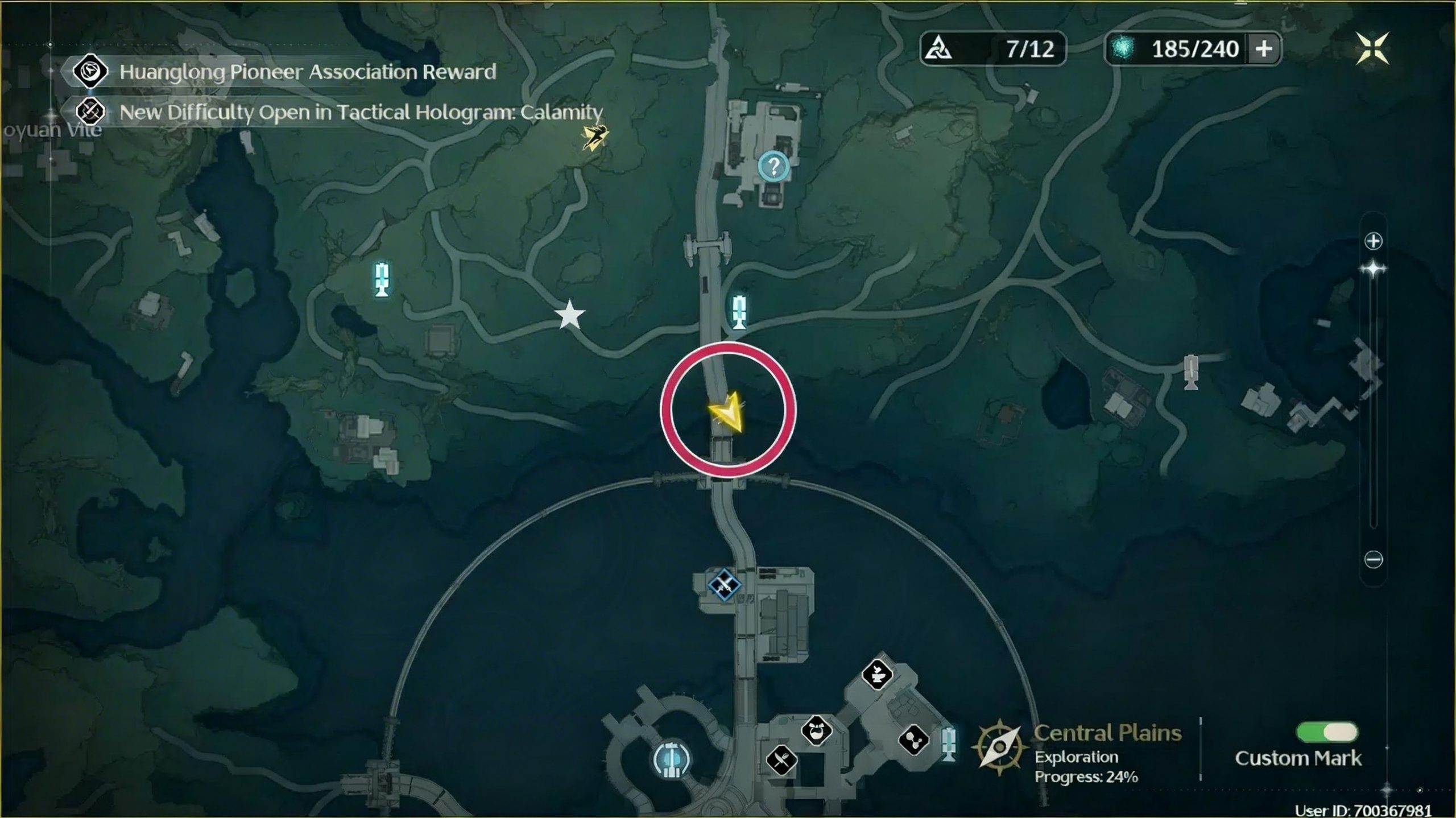Open the Tactical Hologram: Calamity difficulty notice
The width and height of the screenshot is (1456, 818).
coord(361,112)
